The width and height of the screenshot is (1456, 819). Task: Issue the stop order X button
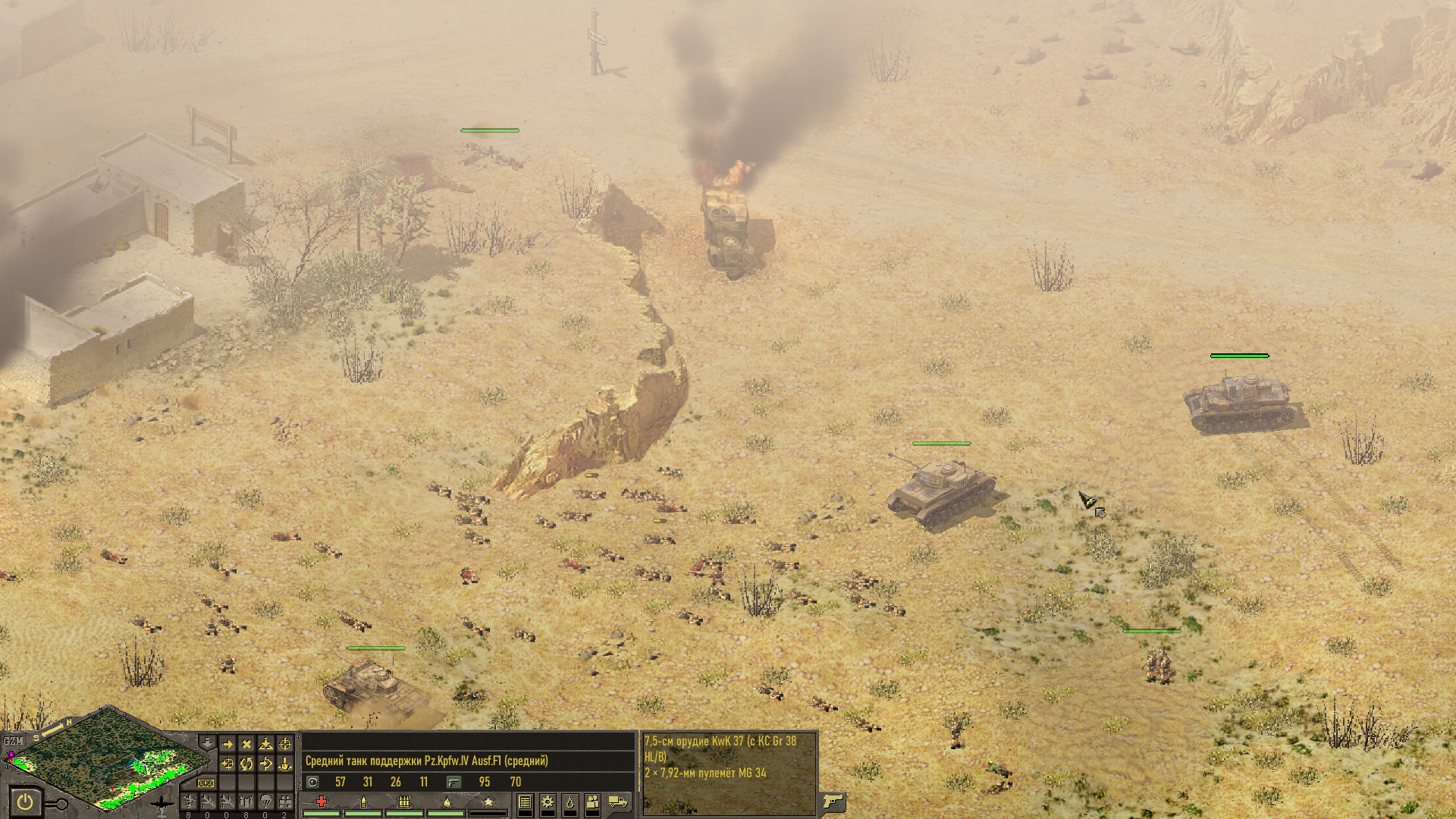[246, 745]
